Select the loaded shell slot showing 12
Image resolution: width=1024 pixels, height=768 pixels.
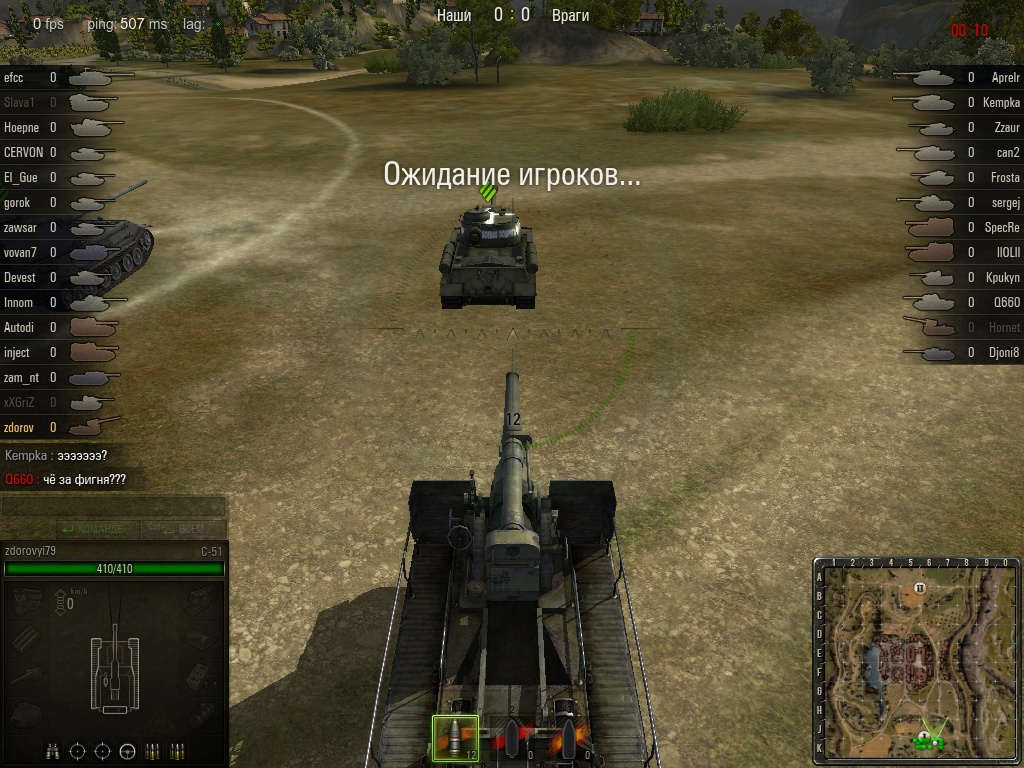click(455, 738)
